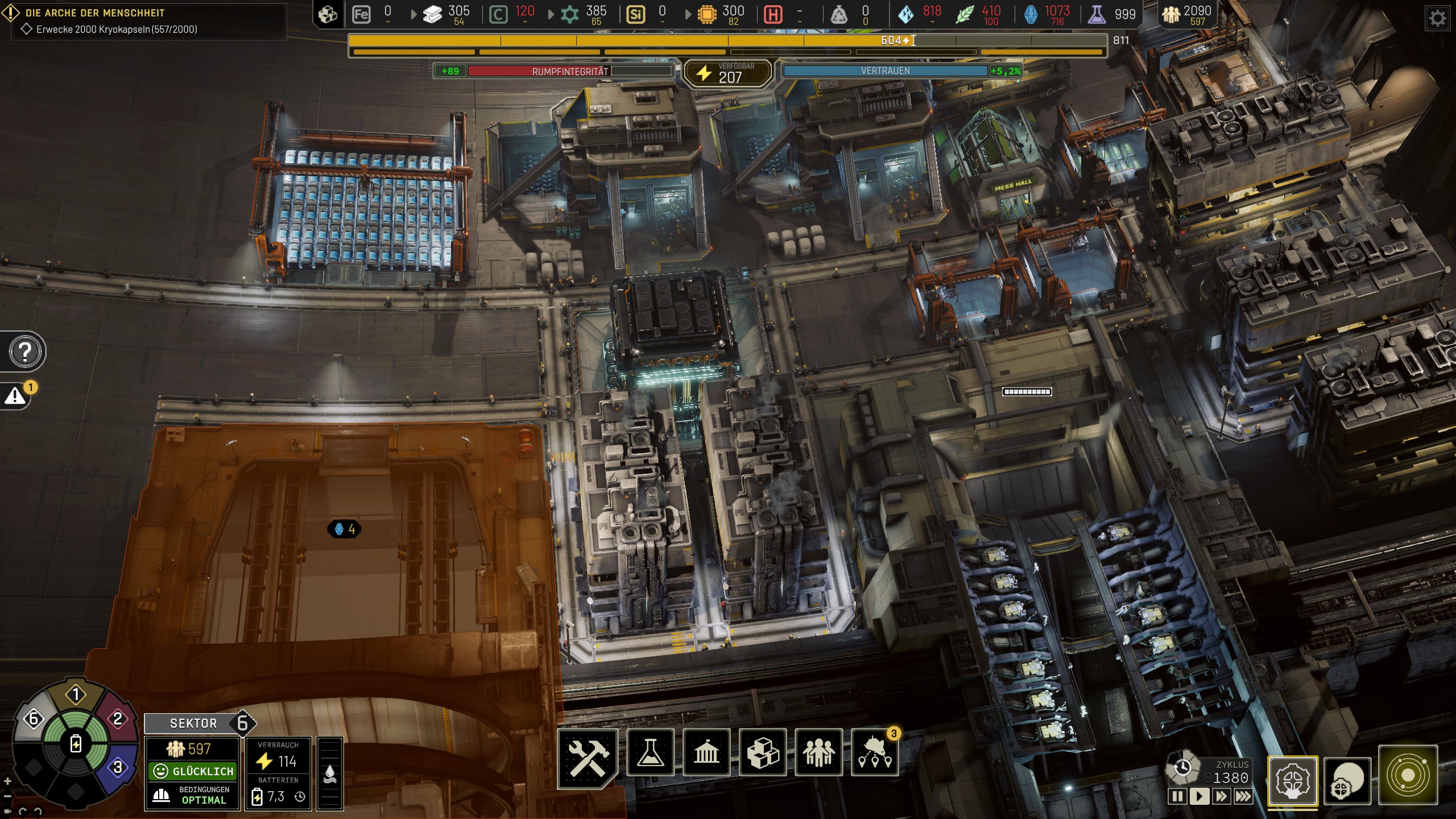Set game speed to normal play
This screenshot has width=1456, height=819.
point(1199,796)
